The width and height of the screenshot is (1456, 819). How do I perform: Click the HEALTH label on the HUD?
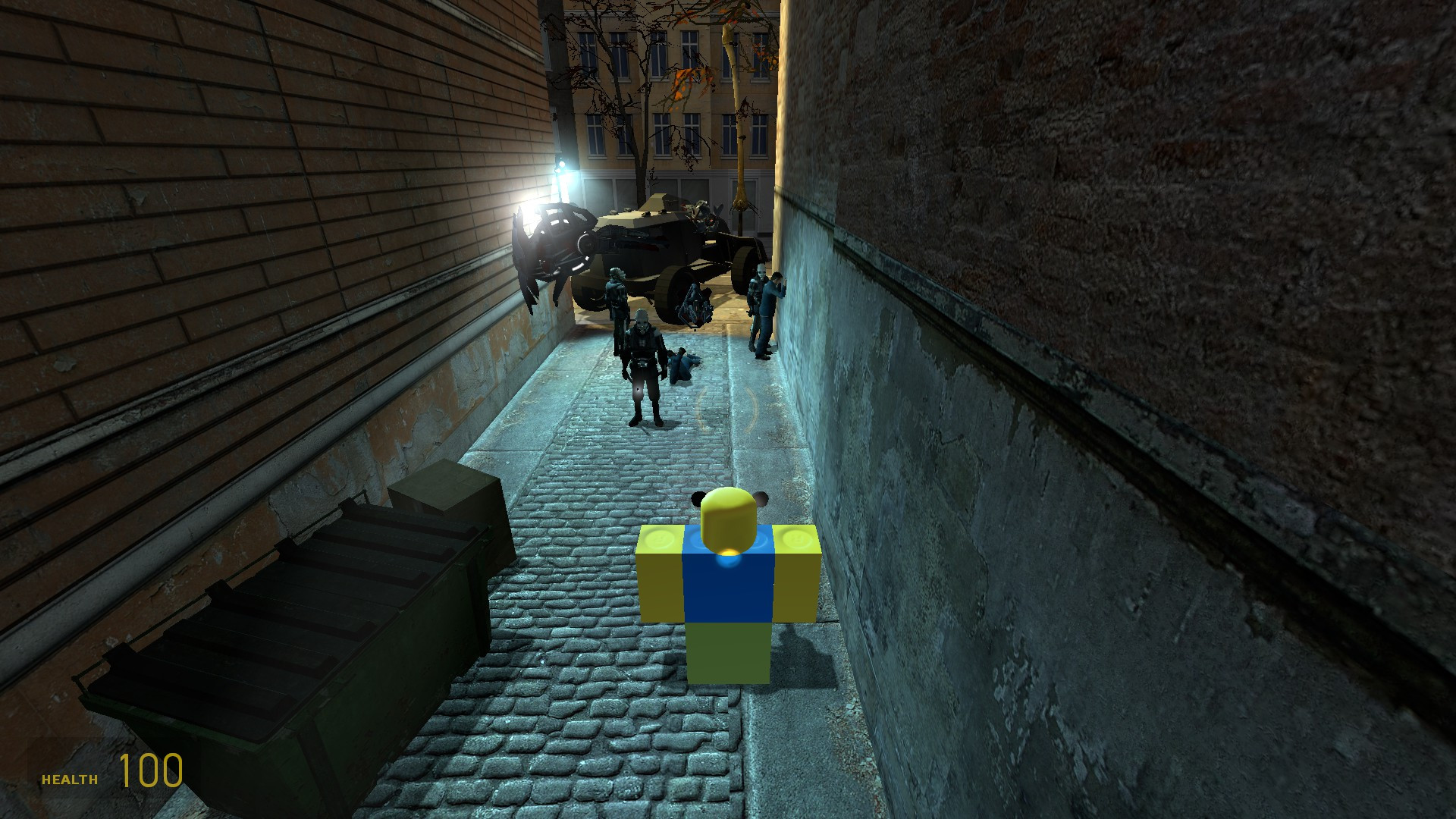point(68,777)
